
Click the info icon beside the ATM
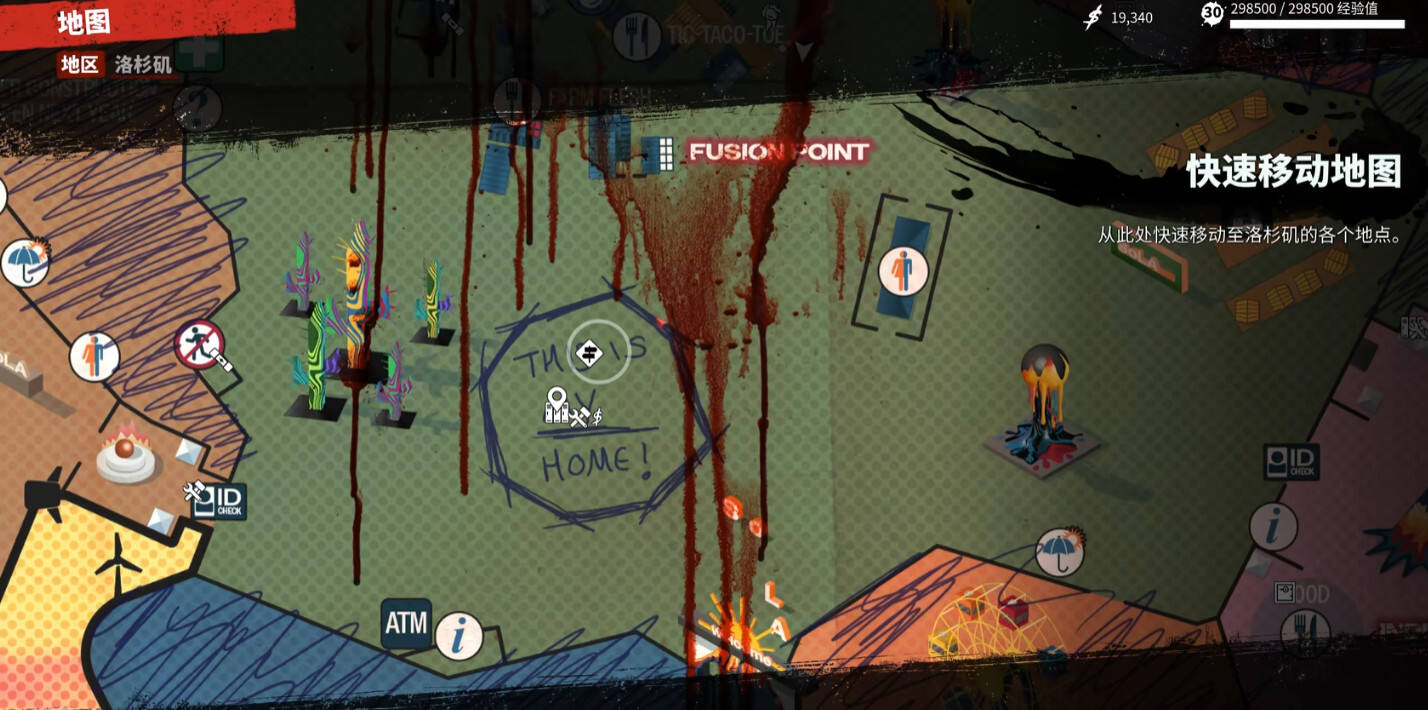tap(459, 636)
